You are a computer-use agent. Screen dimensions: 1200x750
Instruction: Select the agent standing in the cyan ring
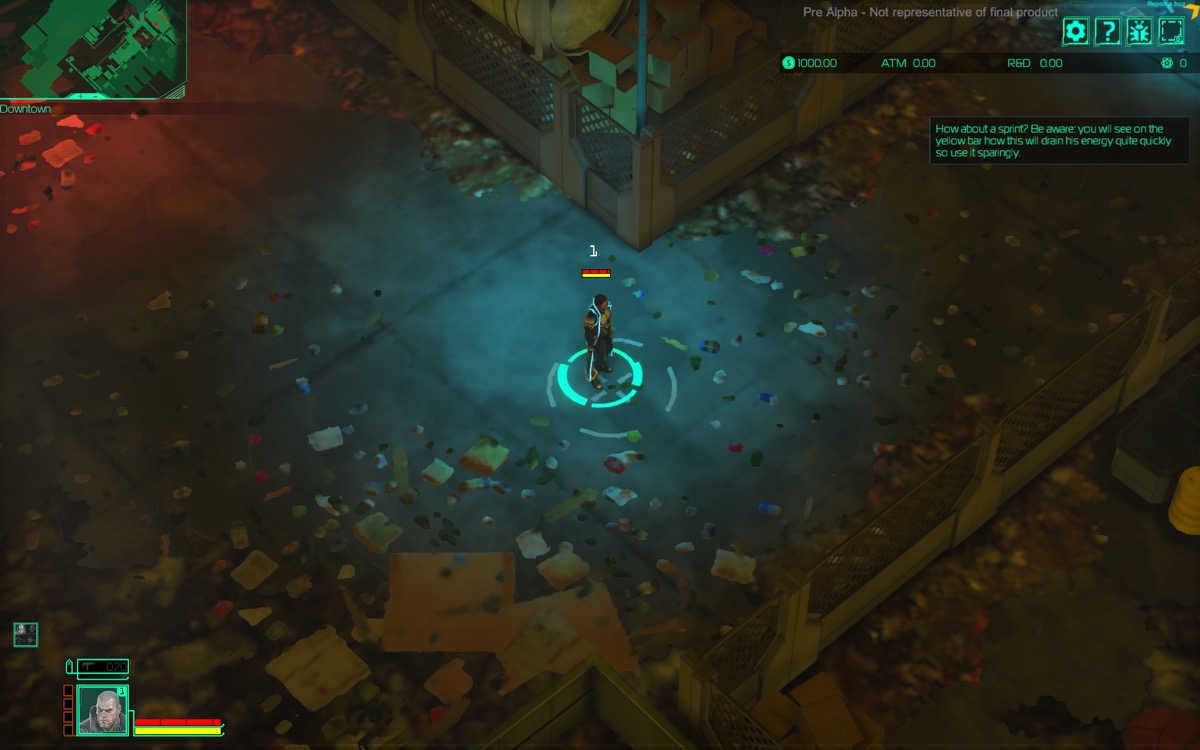tap(599, 338)
